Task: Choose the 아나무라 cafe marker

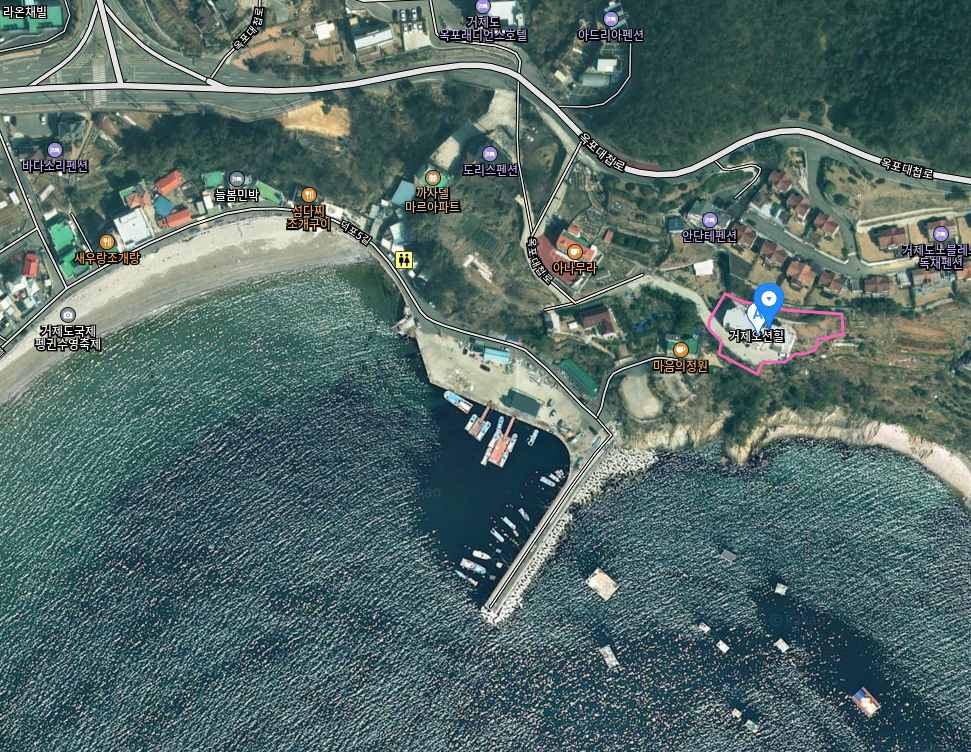Action: [x=574, y=252]
